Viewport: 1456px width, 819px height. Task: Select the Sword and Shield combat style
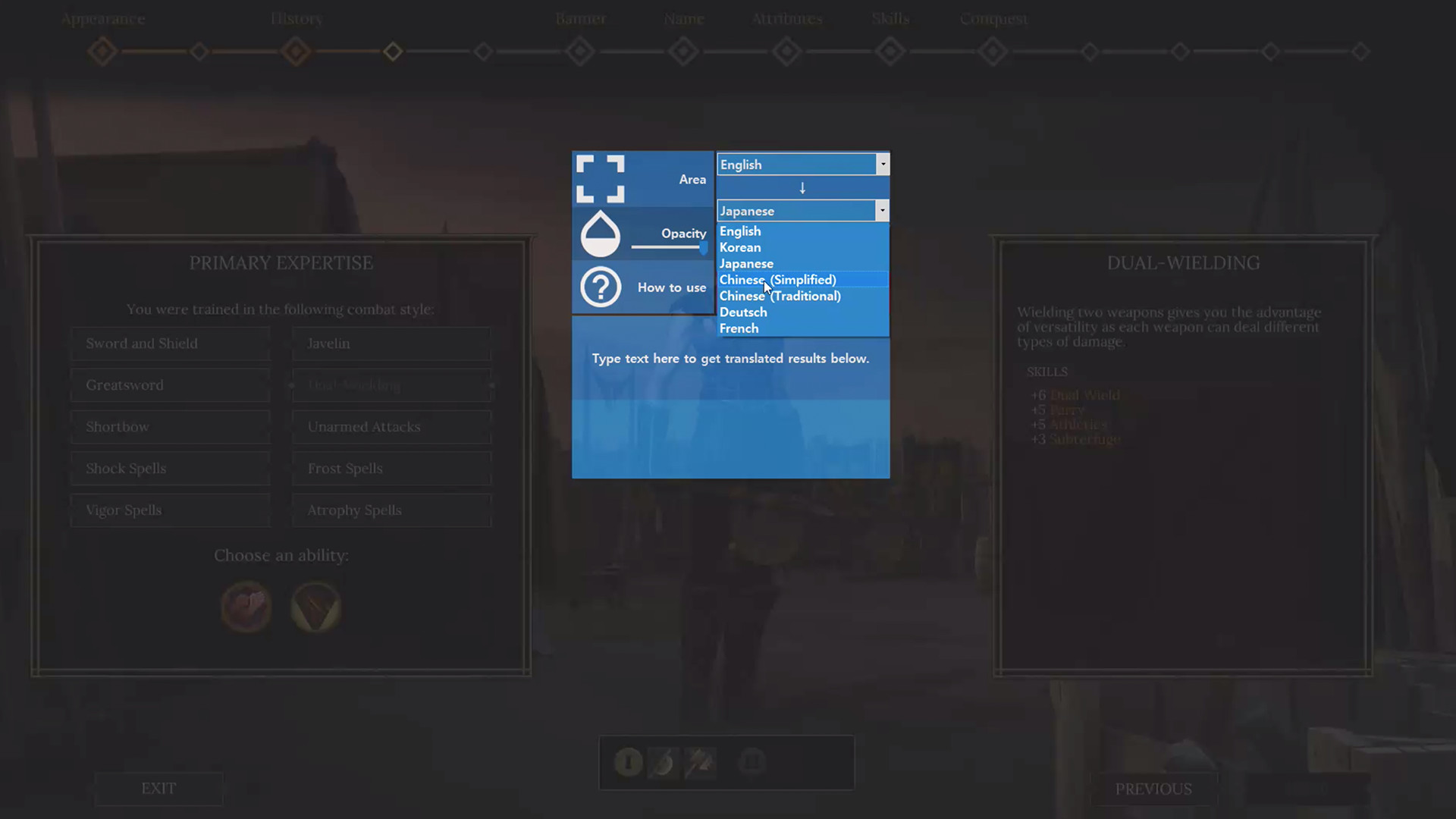click(x=170, y=343)
